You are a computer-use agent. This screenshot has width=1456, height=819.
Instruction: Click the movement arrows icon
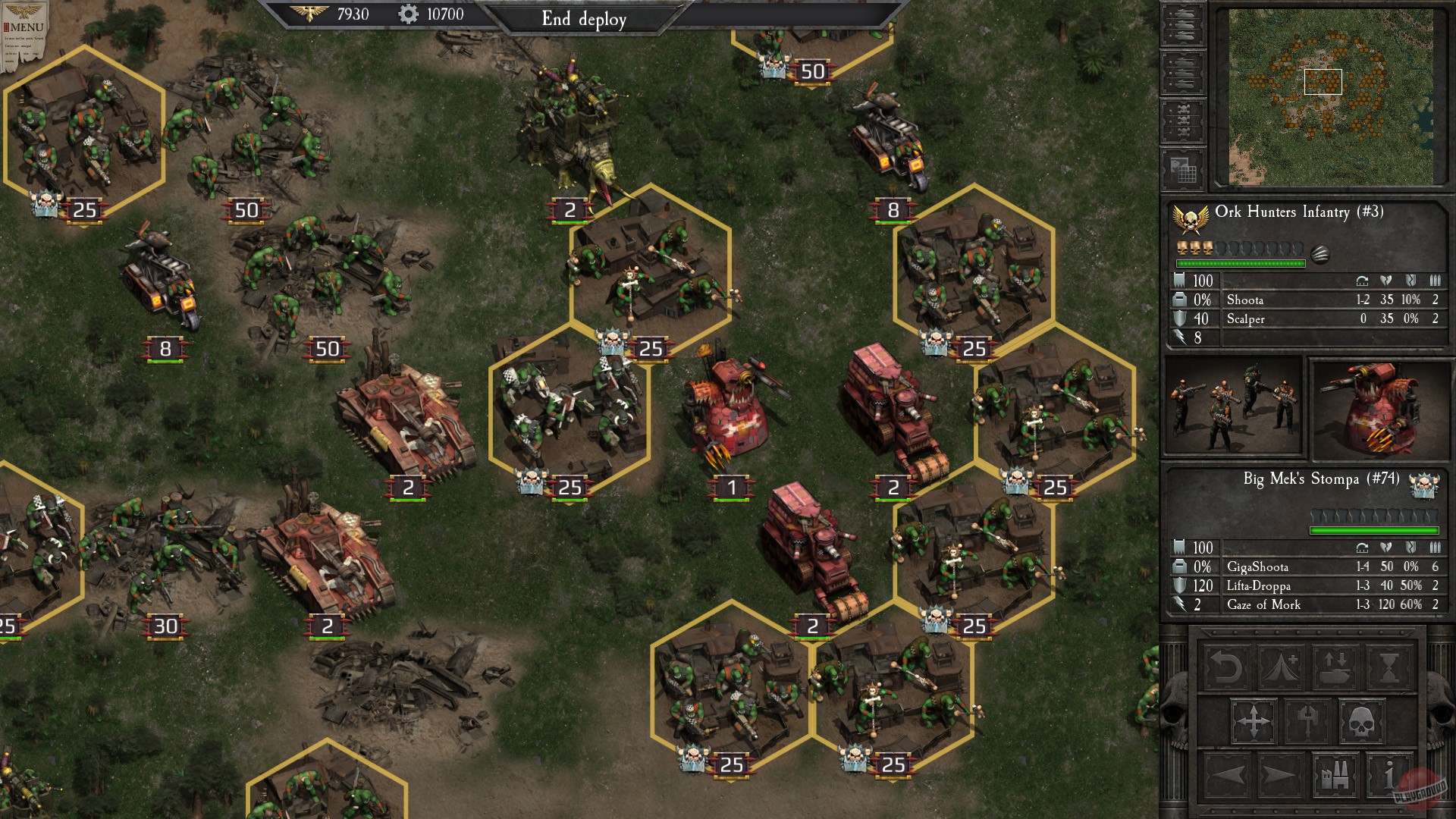tap(1254, 720)
